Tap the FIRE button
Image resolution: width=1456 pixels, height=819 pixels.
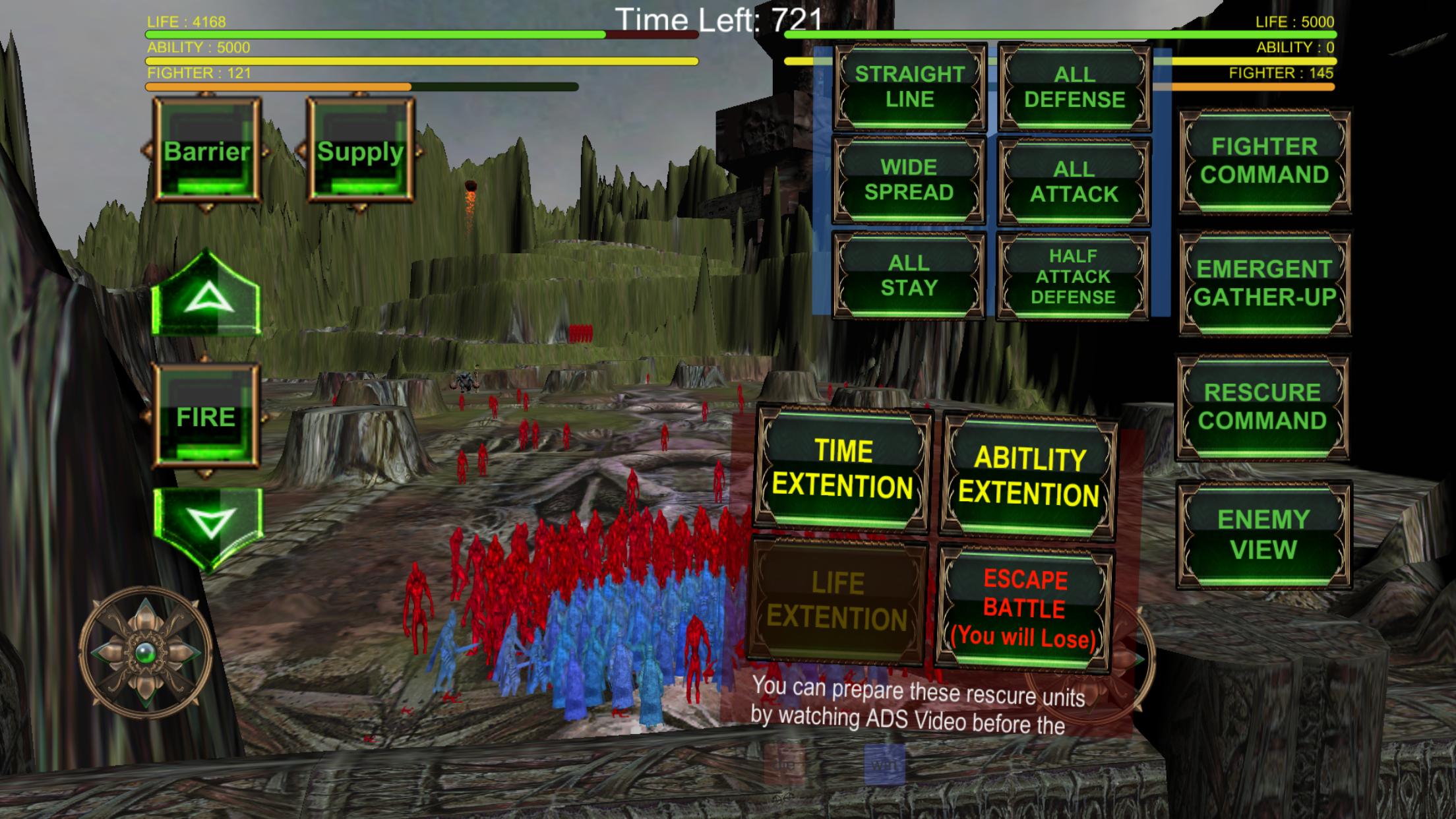[x=206, y=417]
